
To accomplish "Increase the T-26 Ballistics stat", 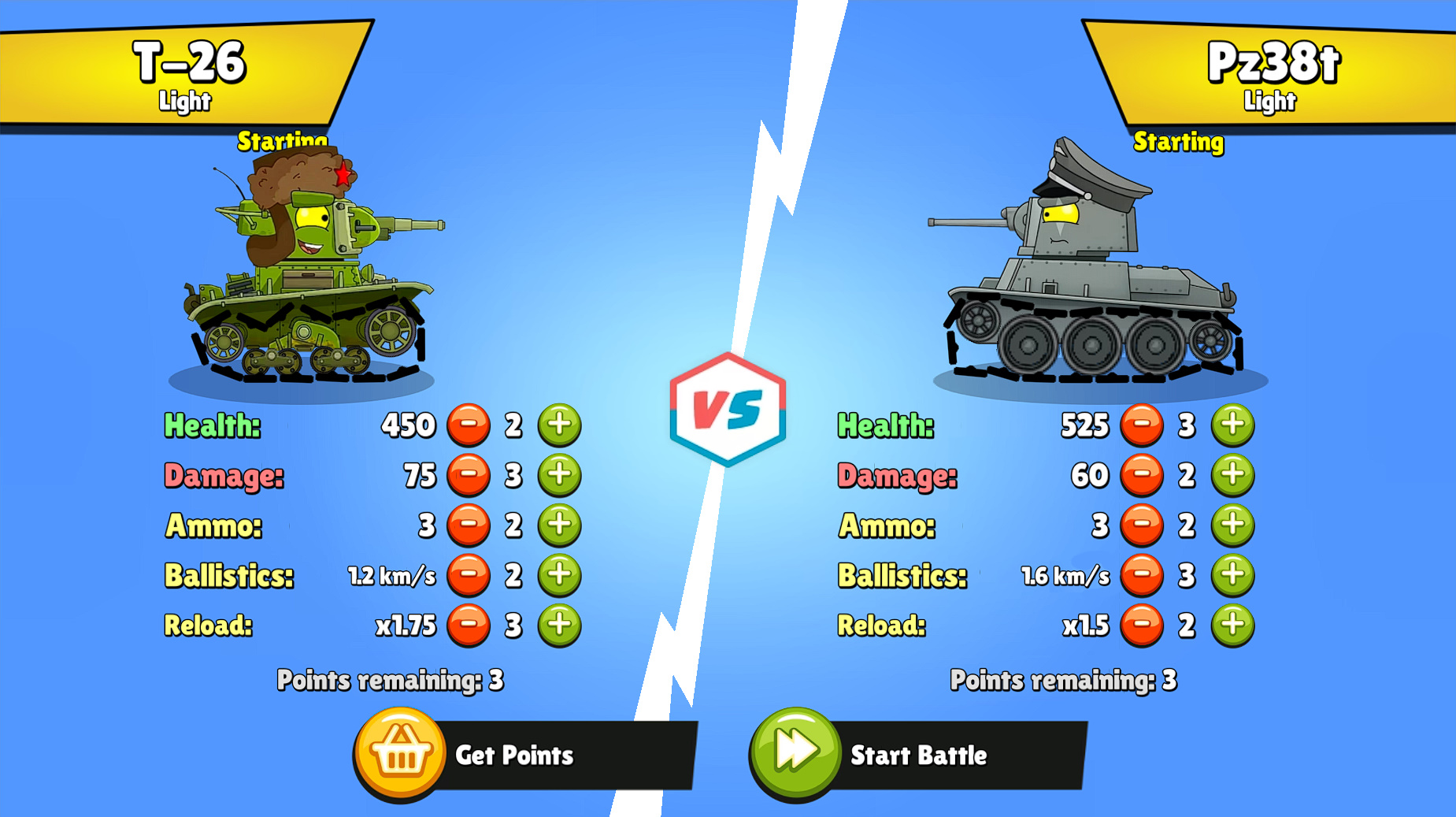I will [559, 575].
